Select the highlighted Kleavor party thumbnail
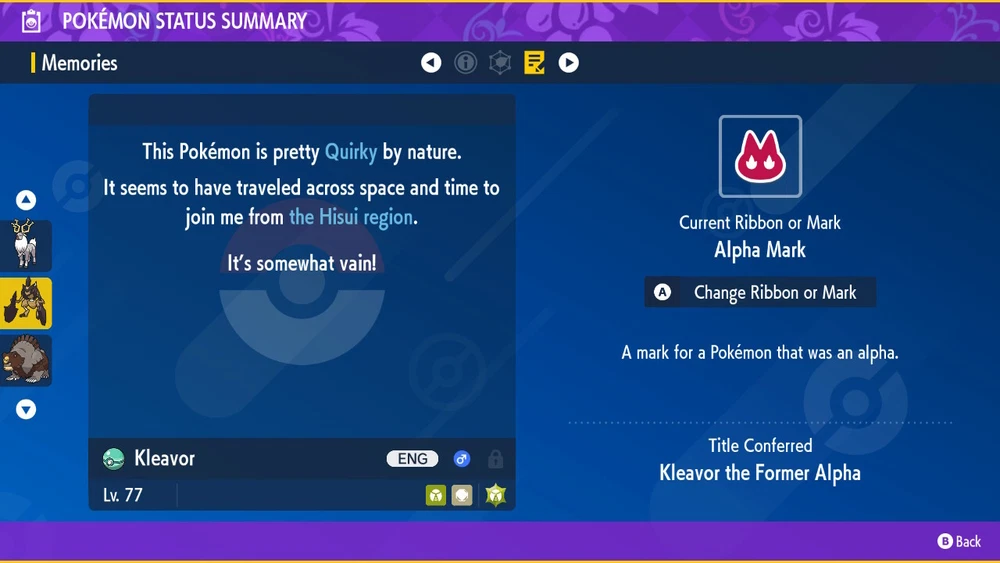Screen dimensions: 1000x563 [26, 303]
